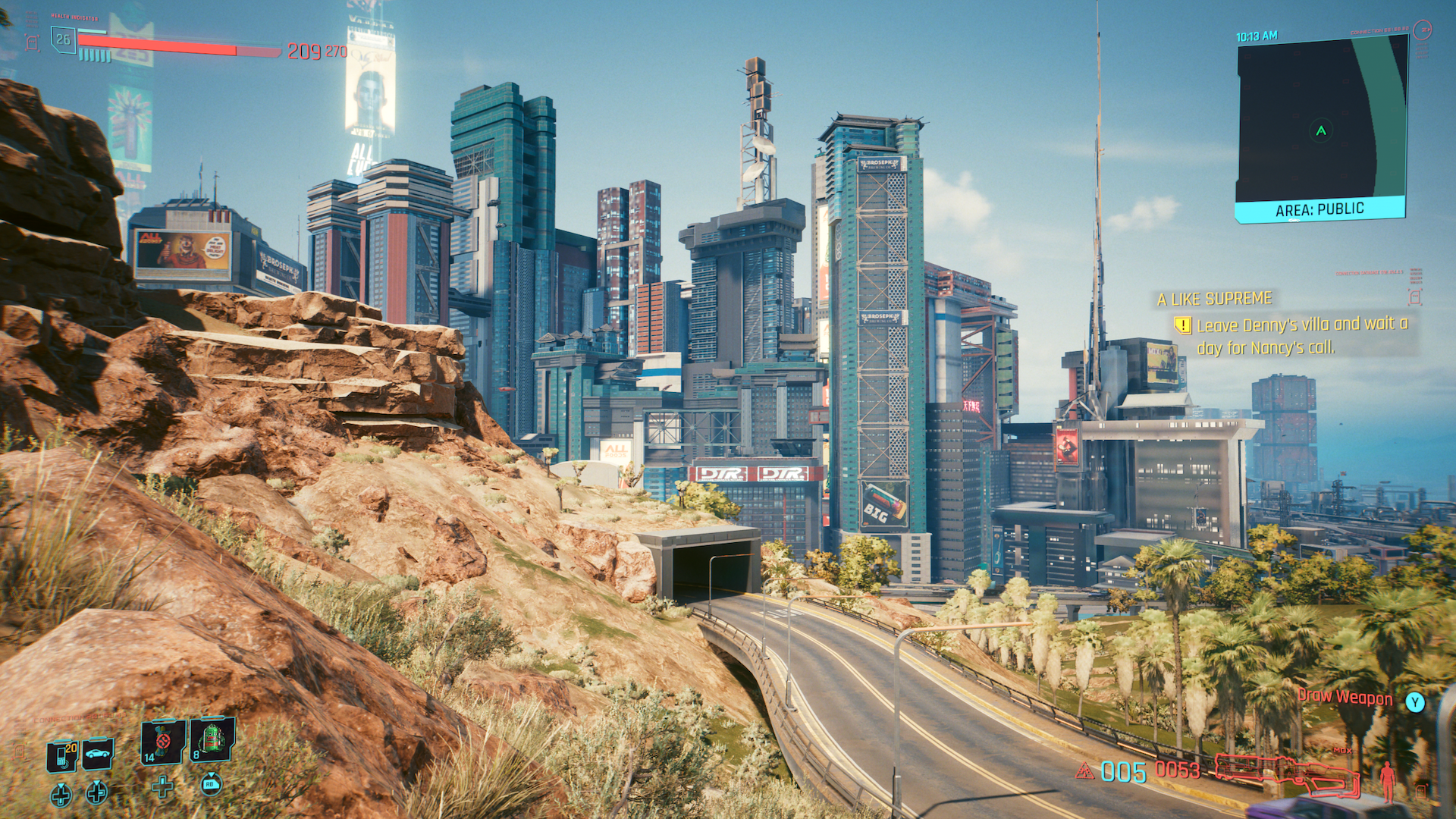Select the red standing figure stance icon

click(1387, 780)
